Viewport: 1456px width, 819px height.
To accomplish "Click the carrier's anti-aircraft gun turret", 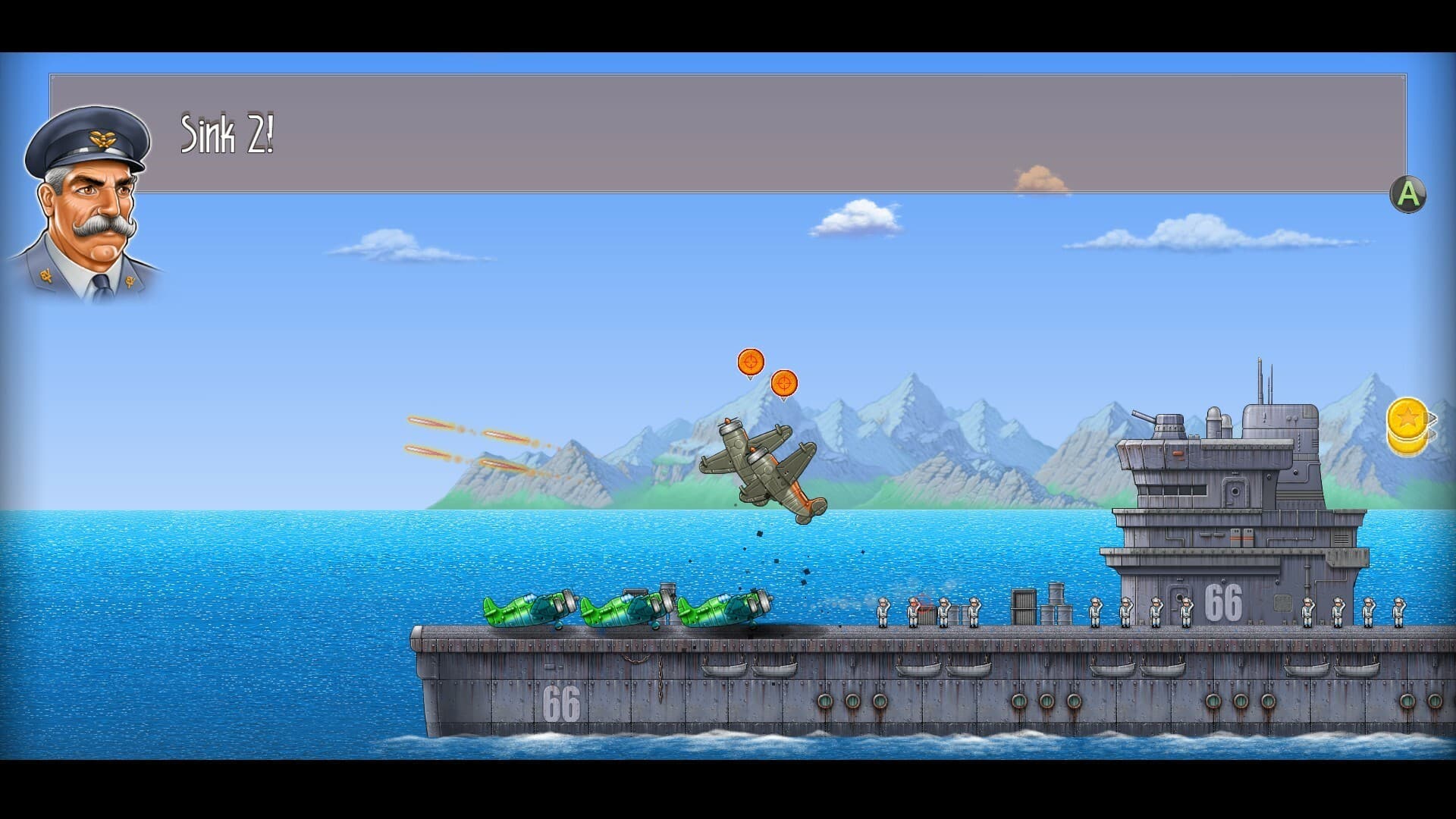I will [1168, 421].
